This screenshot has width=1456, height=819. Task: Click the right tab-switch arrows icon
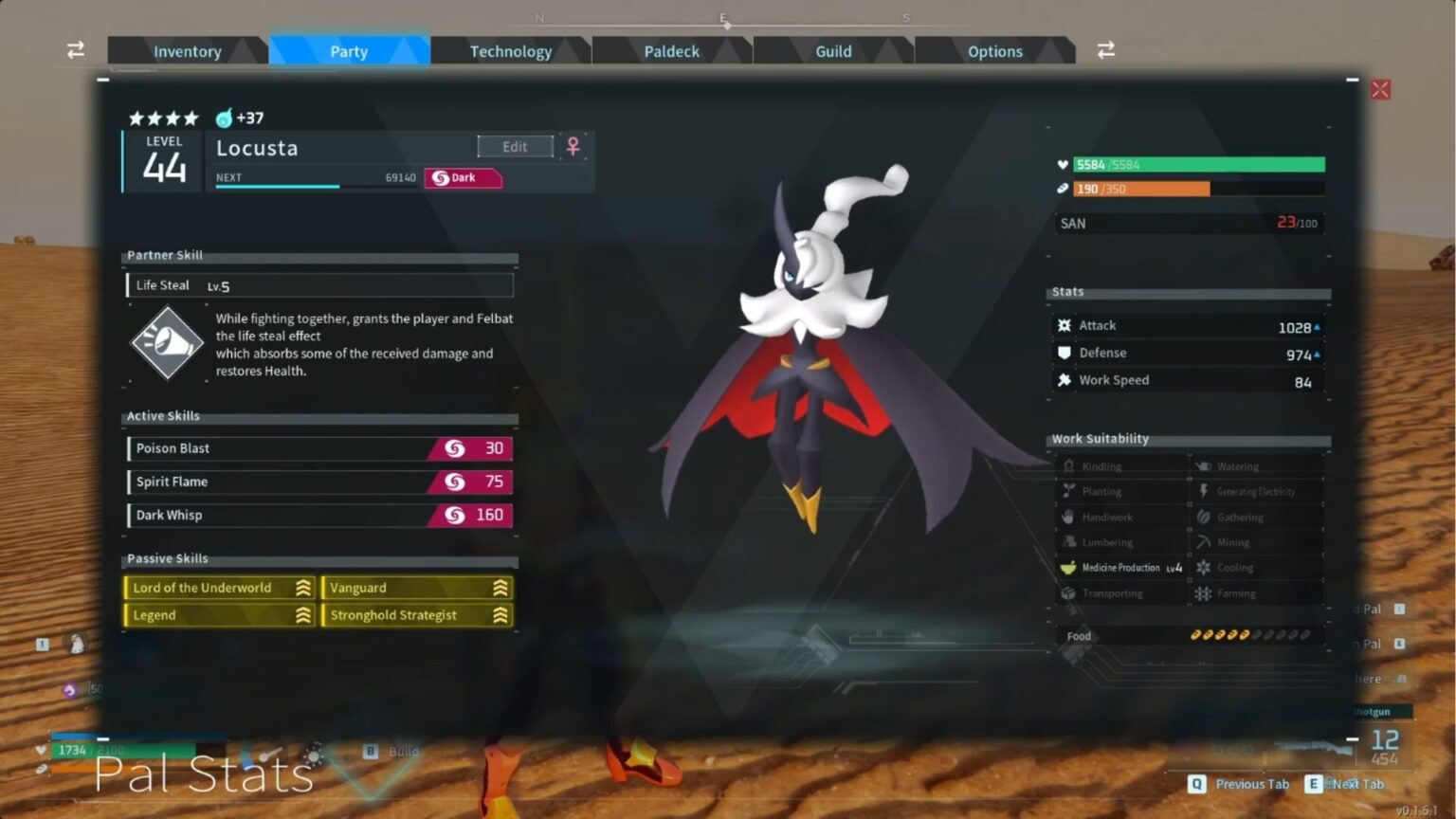1105,50
